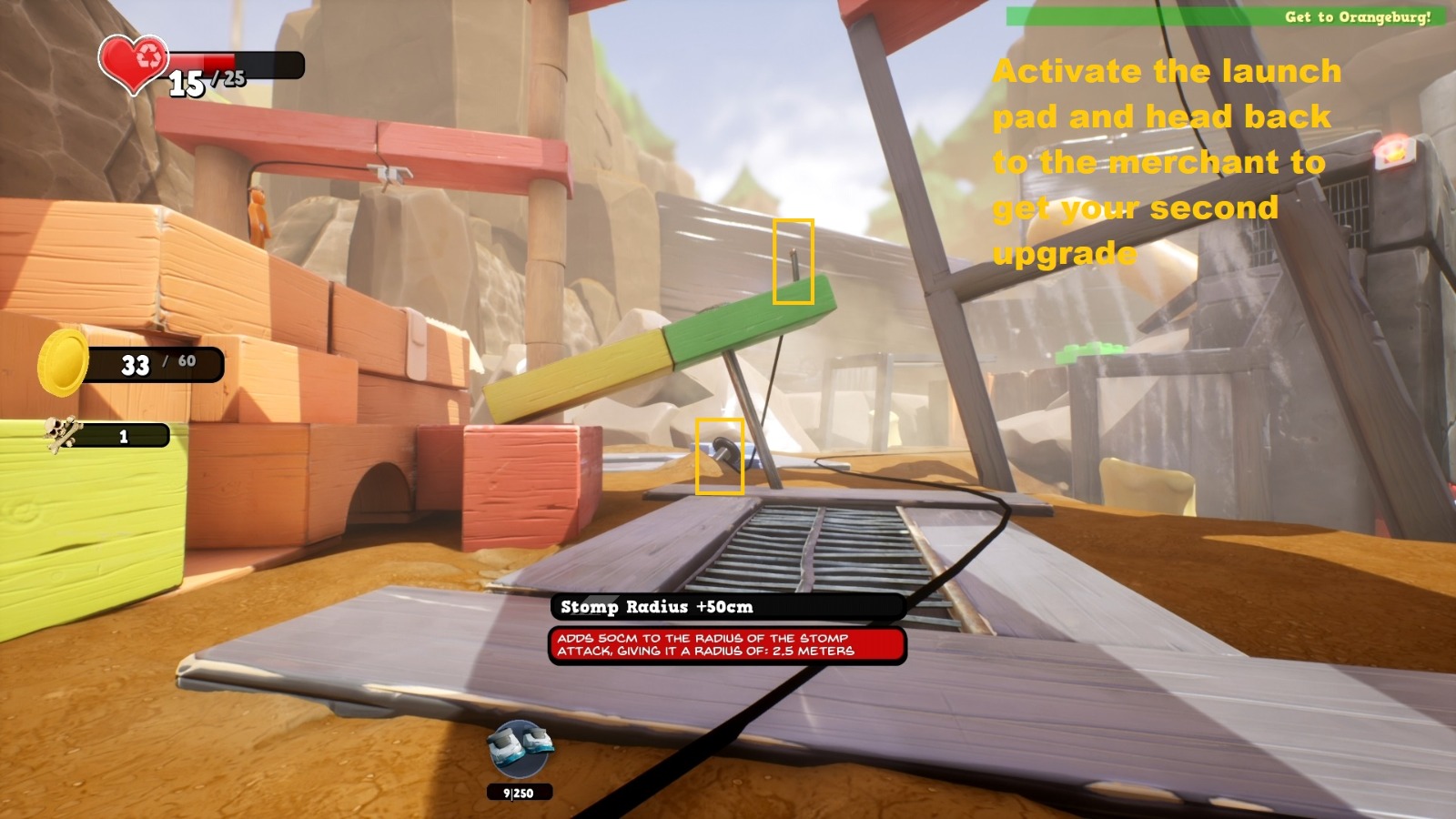
Task: Click the metal lever inside the upper yellow highlight
Action: (x=794, y=261)
